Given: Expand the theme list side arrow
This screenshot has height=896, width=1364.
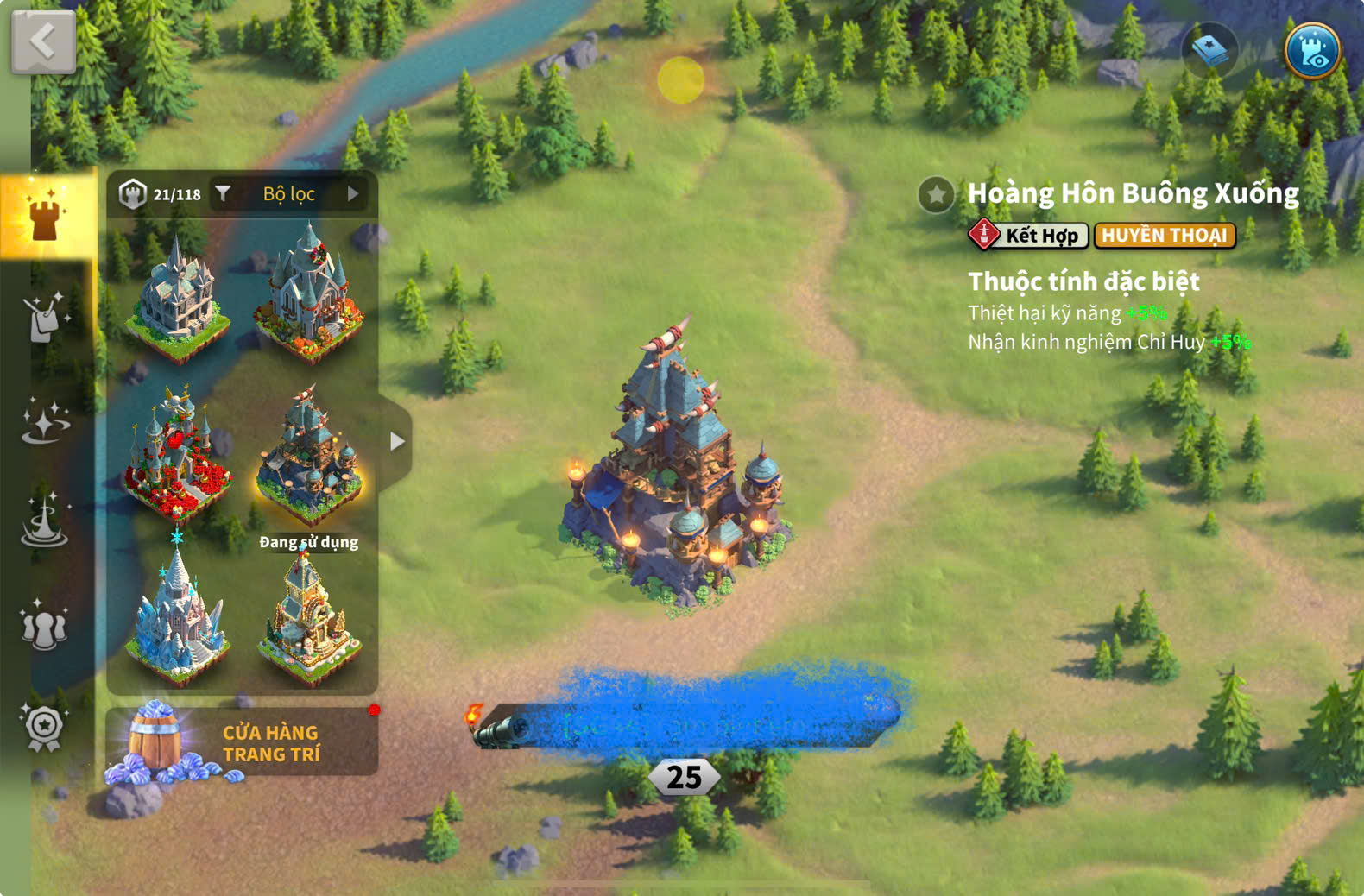Looking at the screenshot, I should tap(396, 441).
